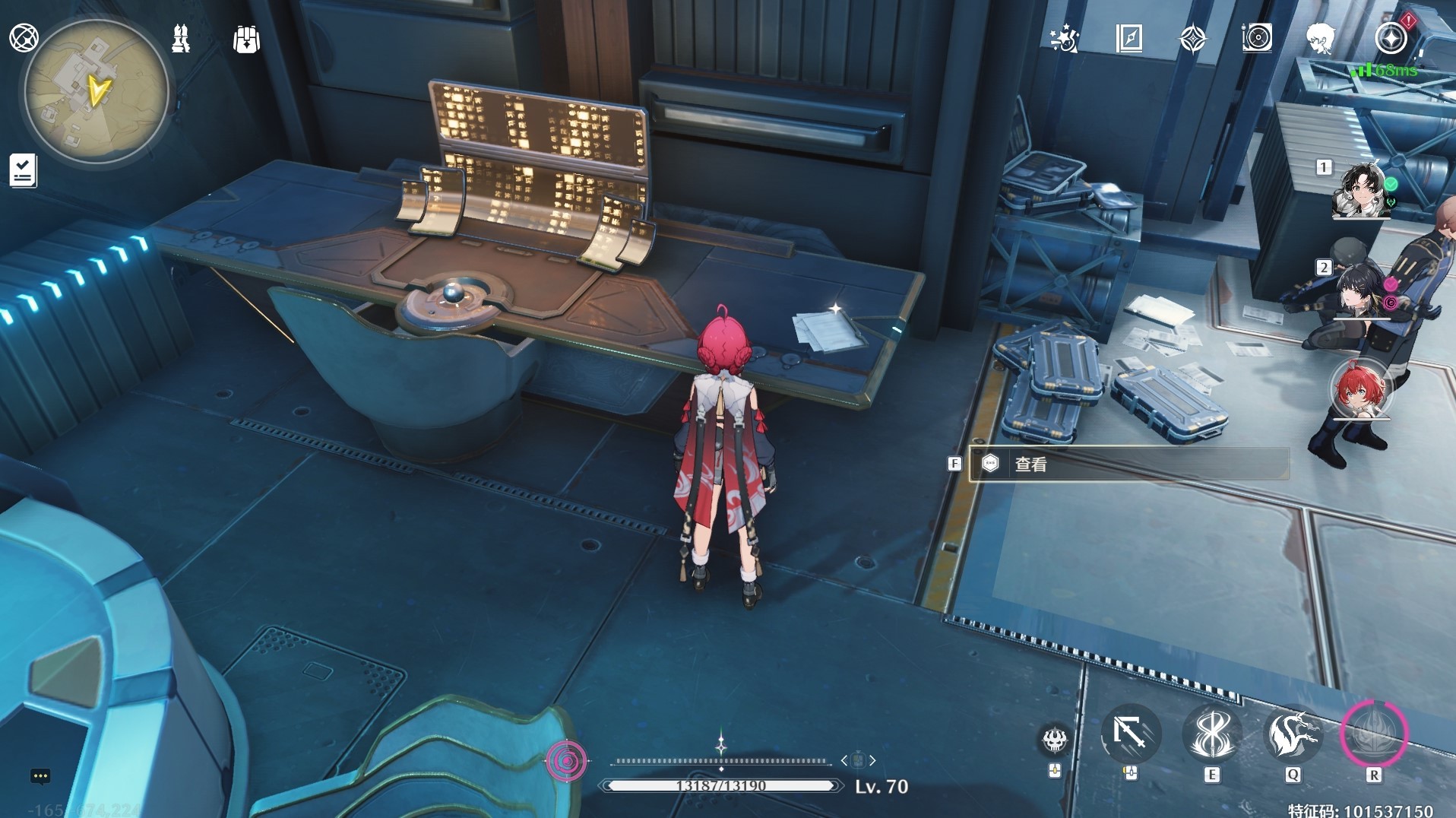Open the quest checklist tracker

click(x=23, y=170)
